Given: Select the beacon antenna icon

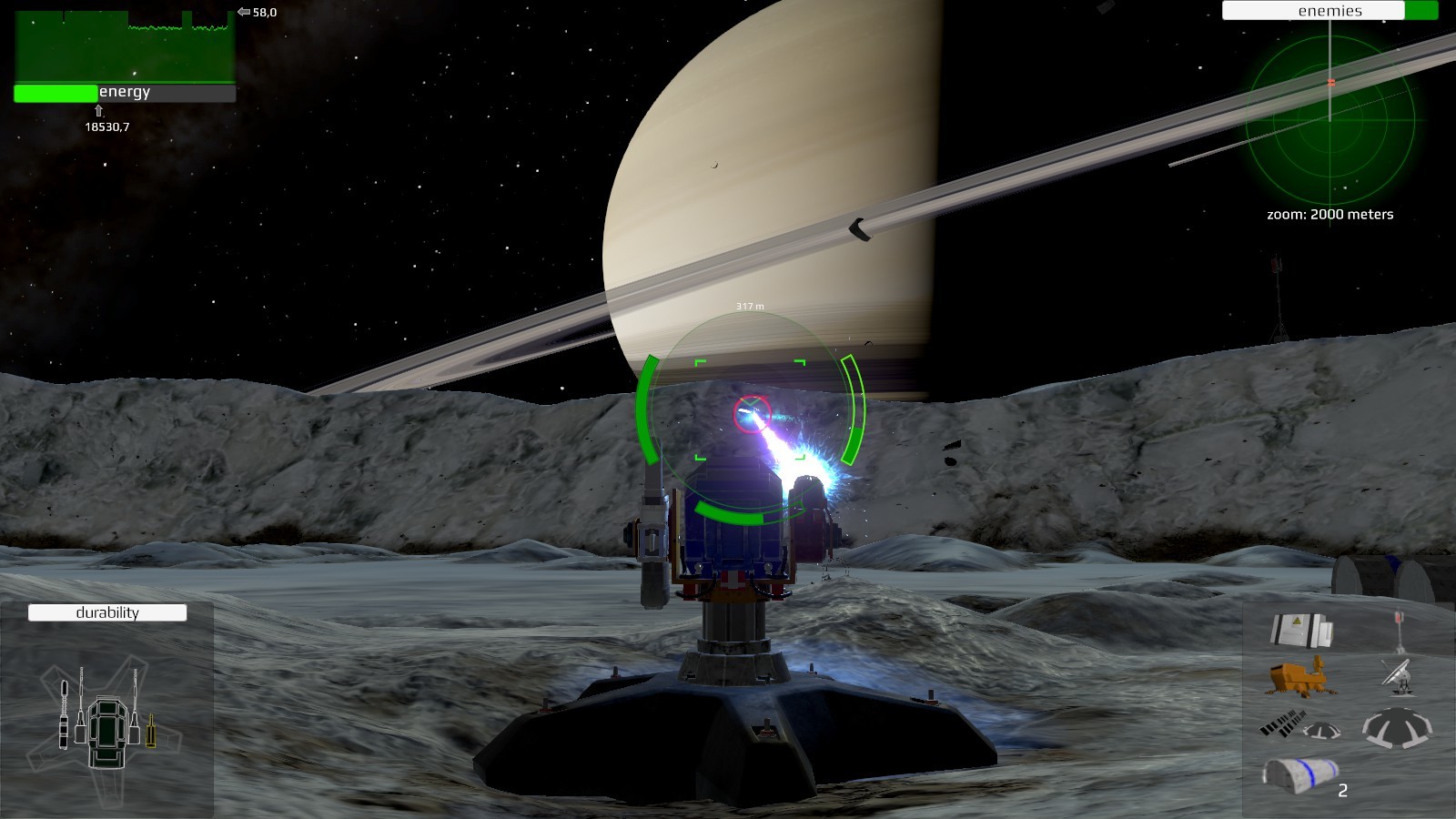Looking at the screenshot, I should tap(1400, 628).
